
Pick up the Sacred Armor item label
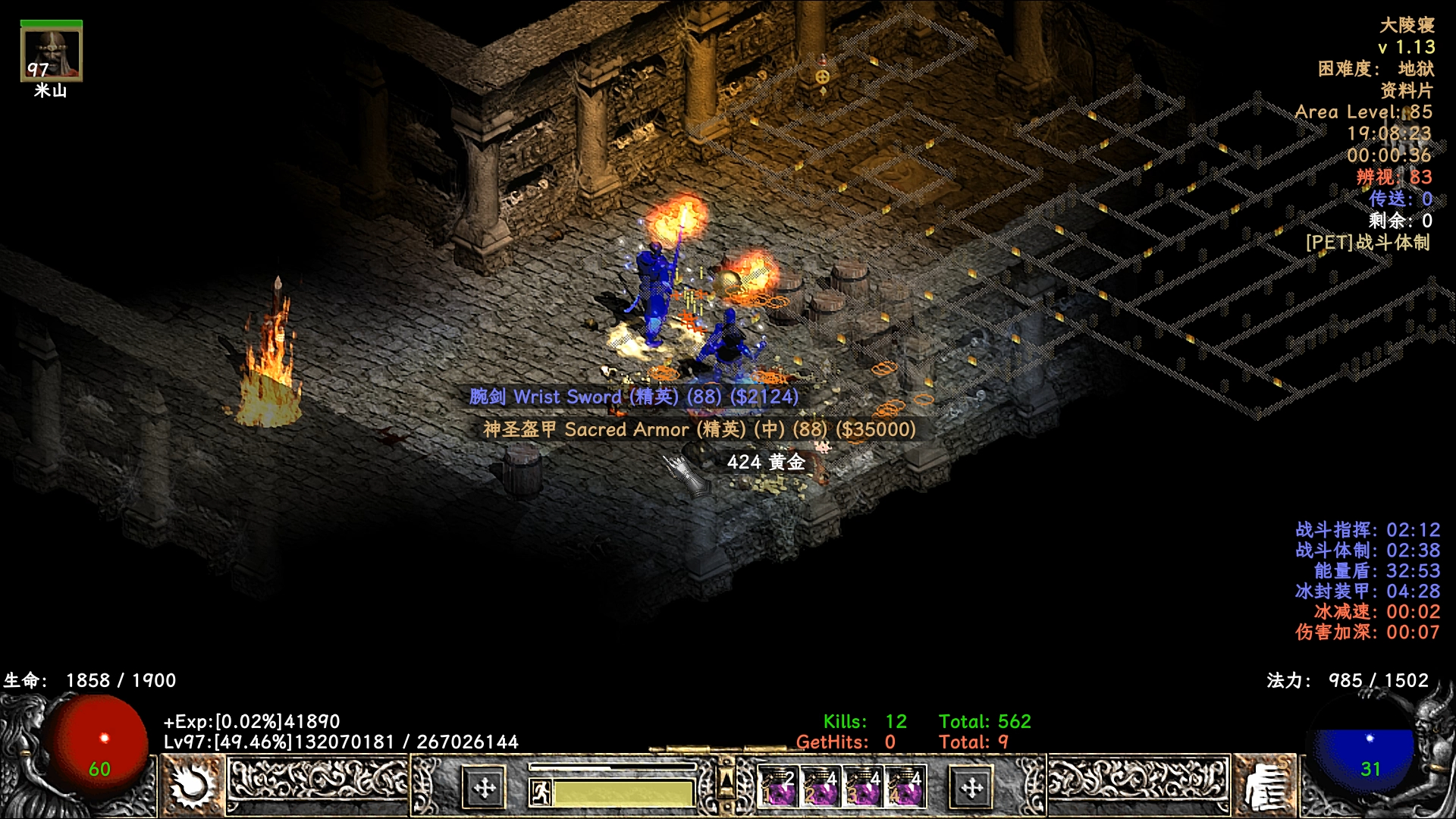click(699, 429)
